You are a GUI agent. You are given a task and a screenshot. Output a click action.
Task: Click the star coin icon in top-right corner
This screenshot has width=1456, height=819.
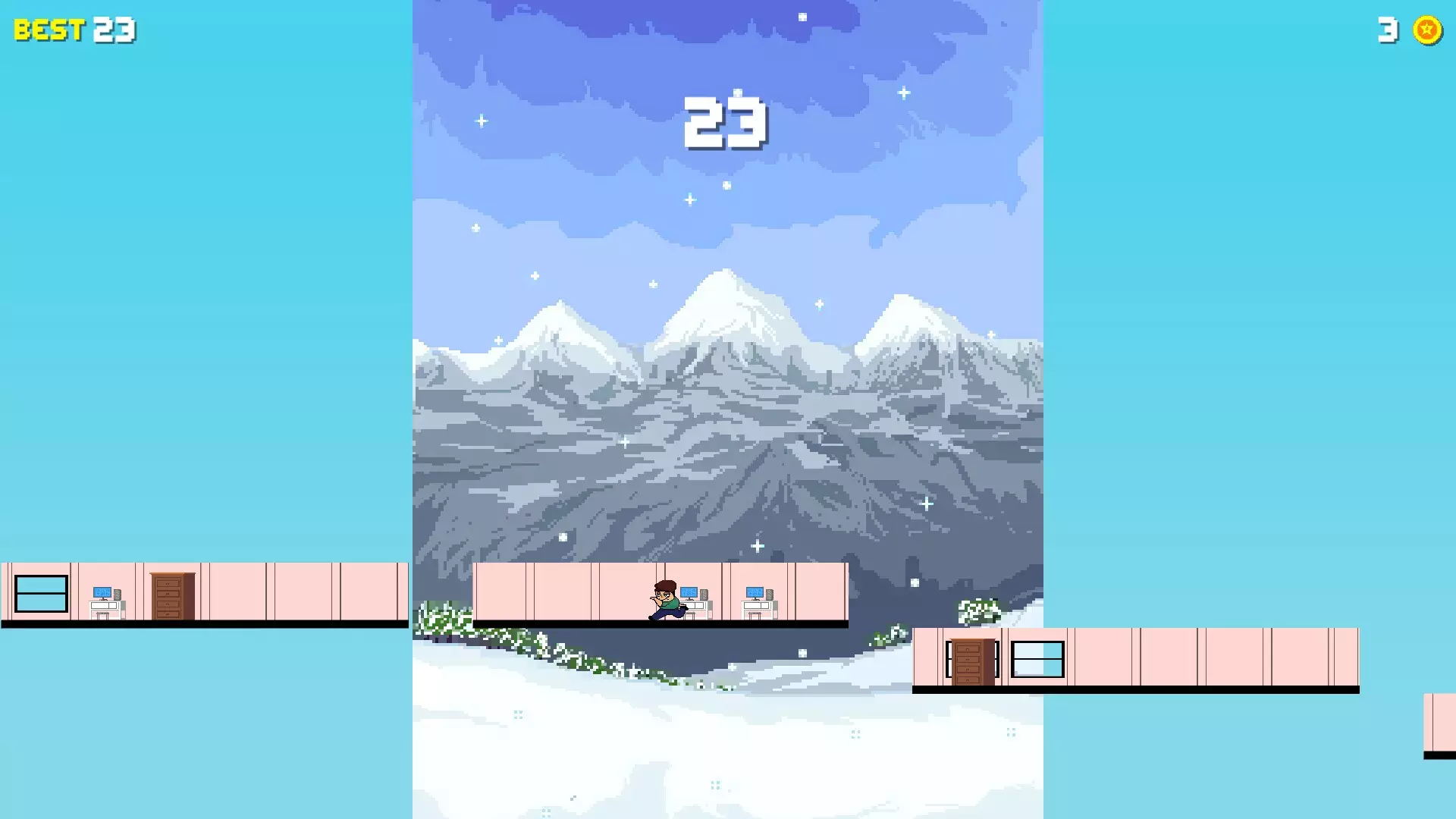pyautogui.click(x=1426, y=31)
